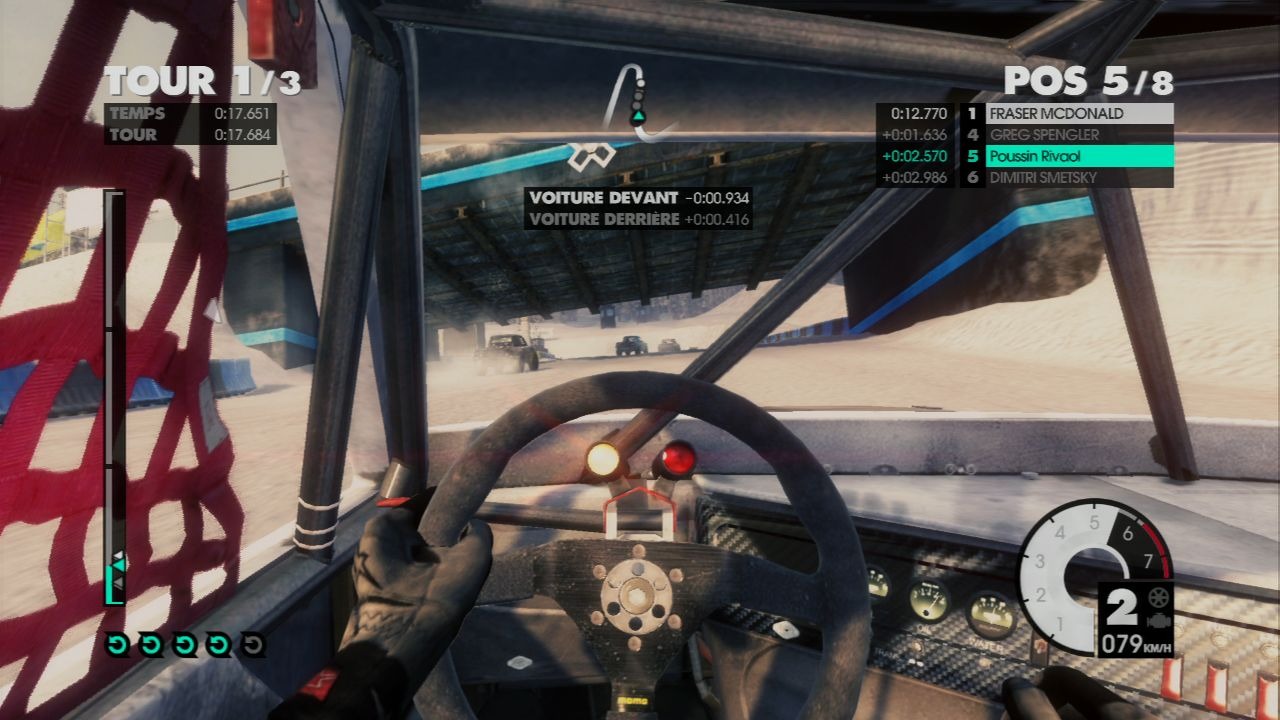
Task: Click the highlighted Poussin Rivaol row
Action: click(1079, 156)
